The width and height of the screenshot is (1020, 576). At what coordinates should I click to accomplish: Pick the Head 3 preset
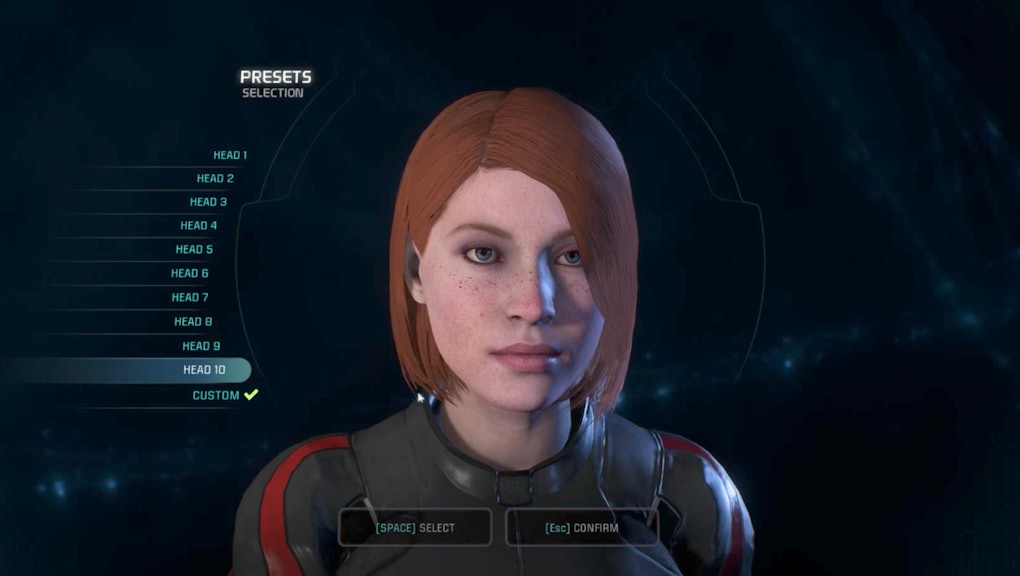click(208, 202)
